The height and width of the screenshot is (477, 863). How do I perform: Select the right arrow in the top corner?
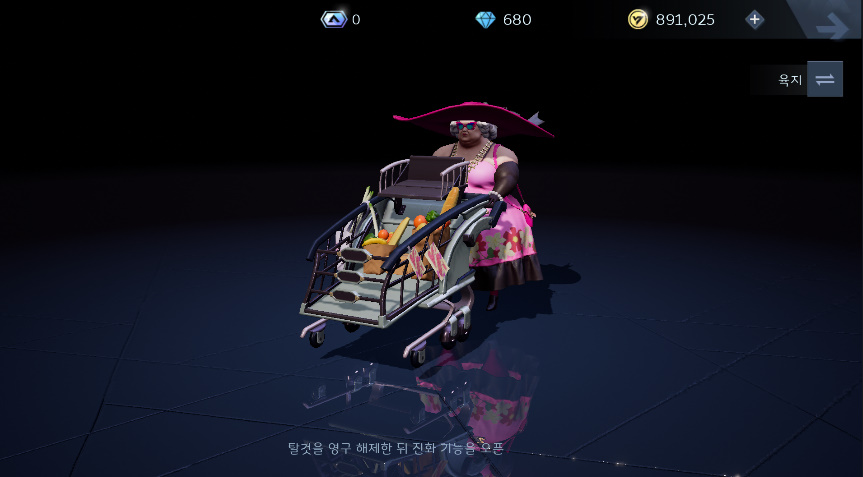point(831,26)
